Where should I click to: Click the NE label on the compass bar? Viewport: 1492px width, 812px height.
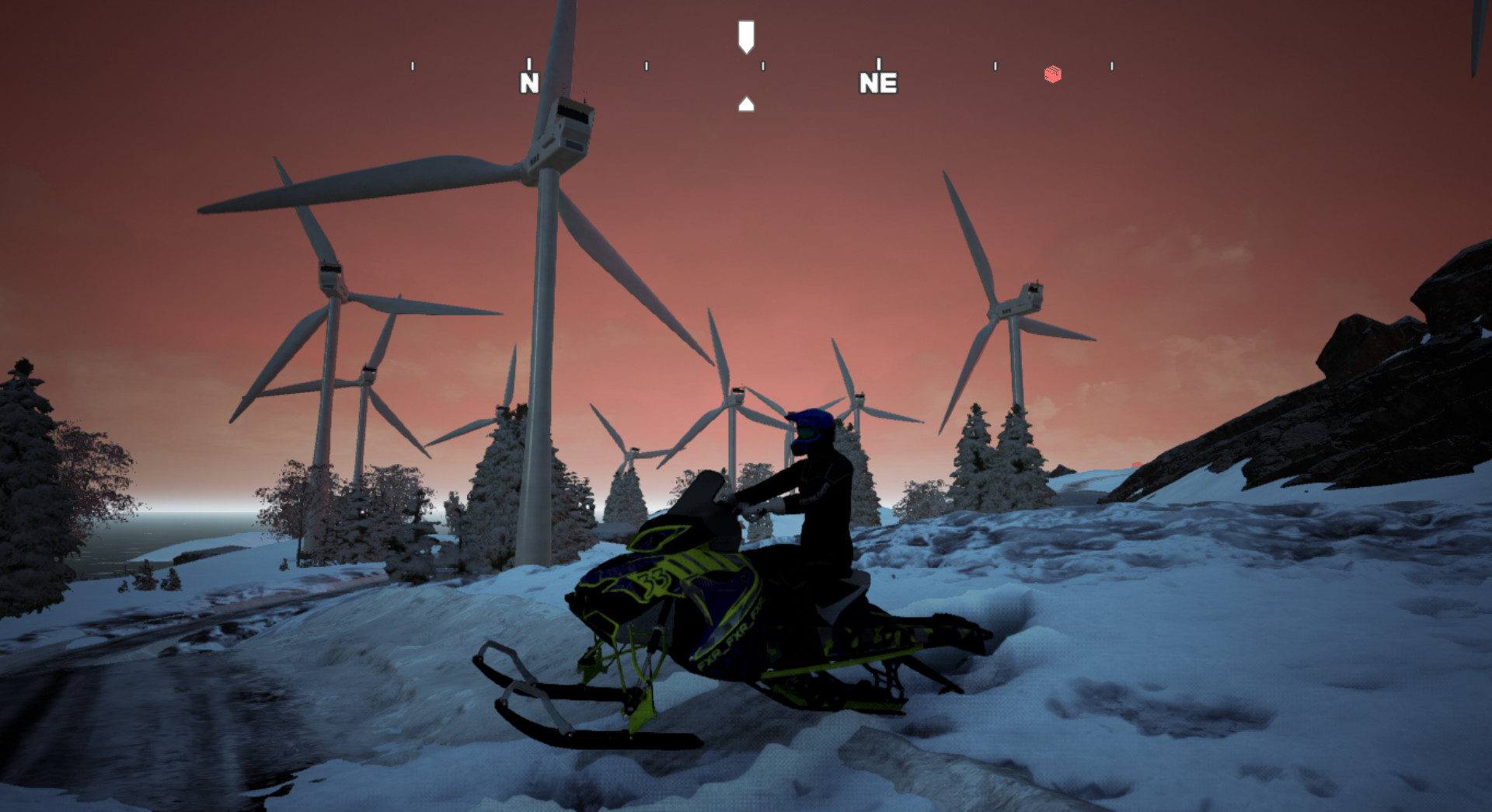[x=879, y=82]
